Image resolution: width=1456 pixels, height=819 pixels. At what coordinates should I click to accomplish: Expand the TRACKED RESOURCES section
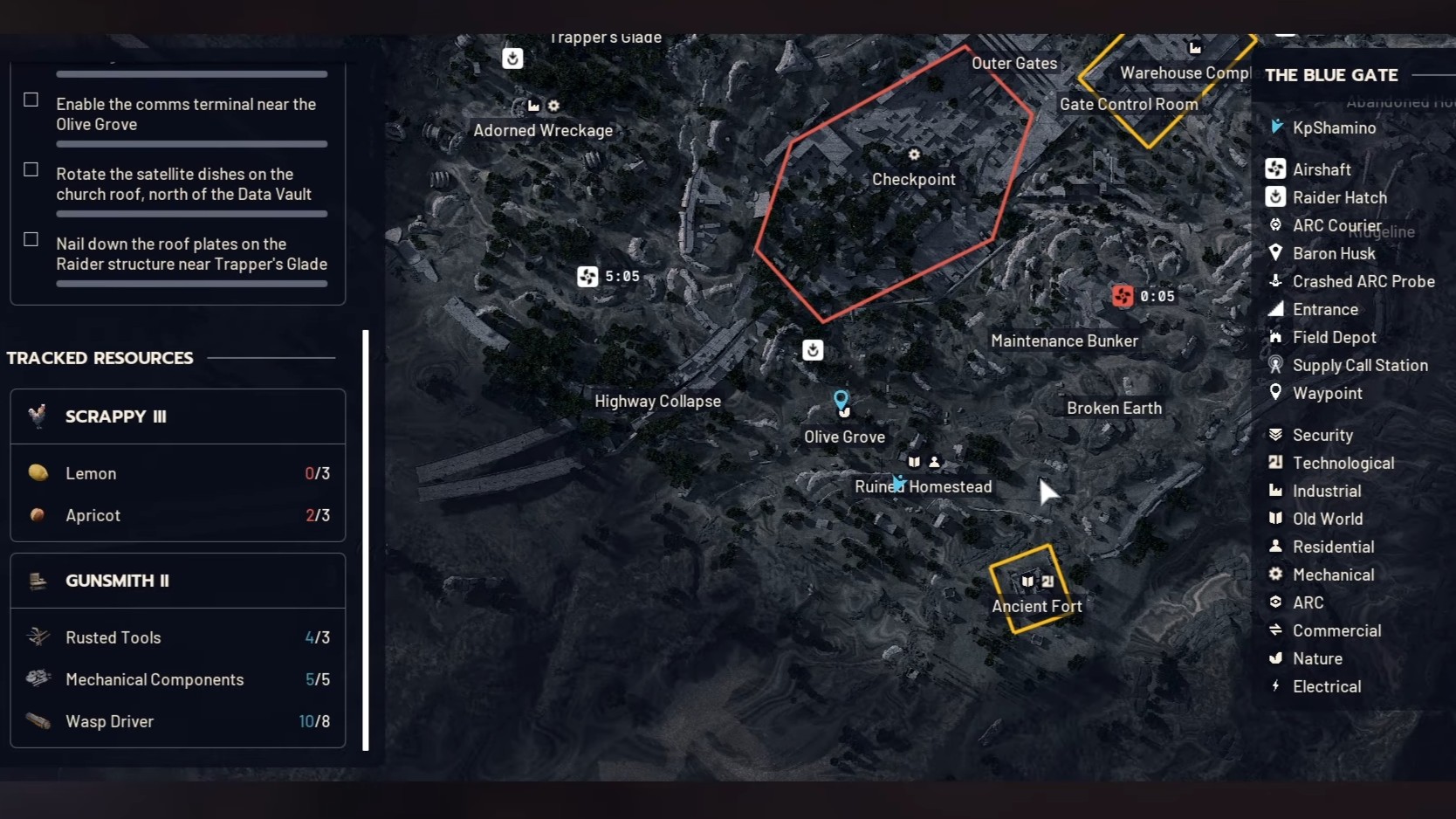[100, 357]
